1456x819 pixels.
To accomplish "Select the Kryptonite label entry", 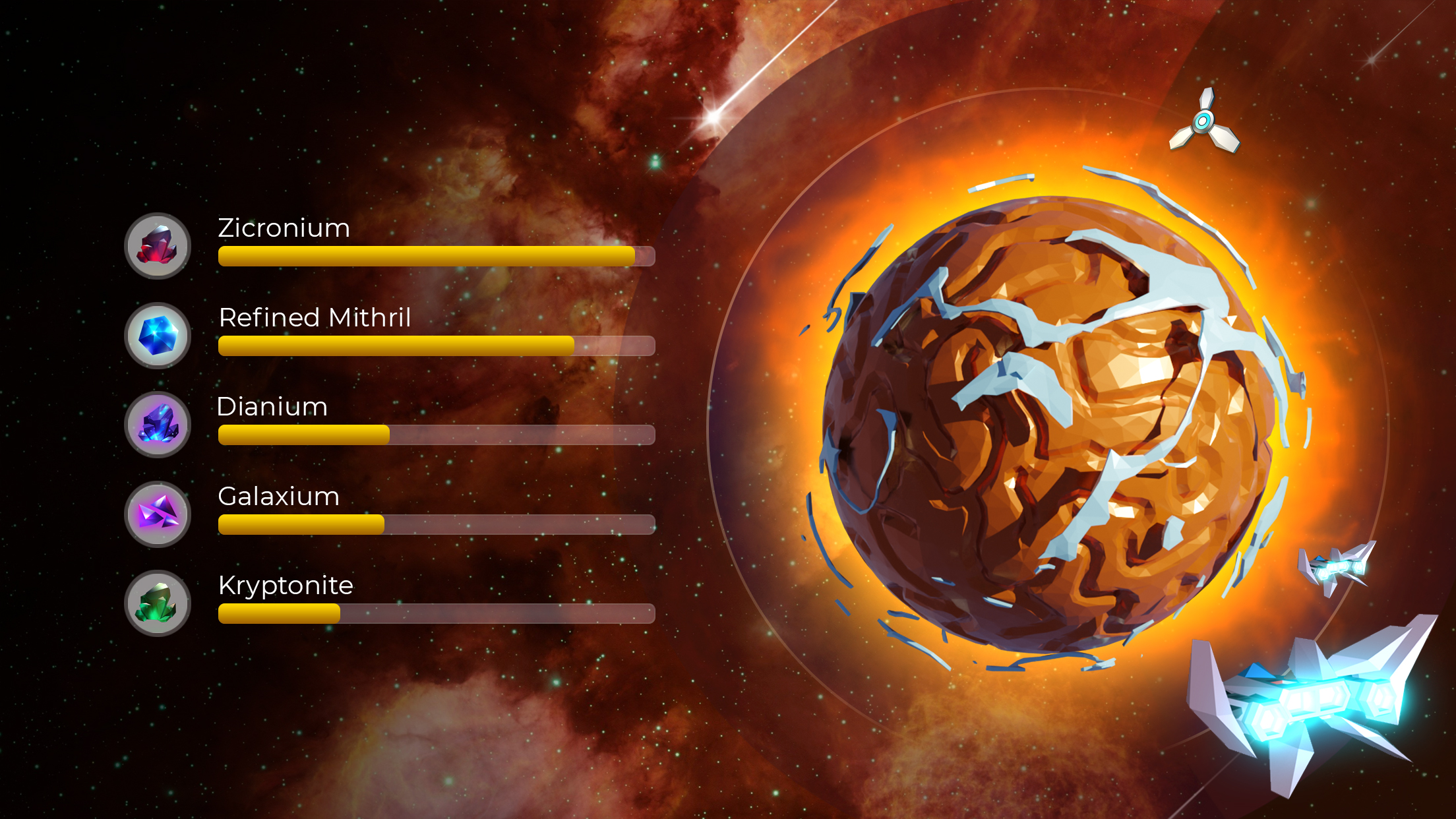I will click(286, 585).
